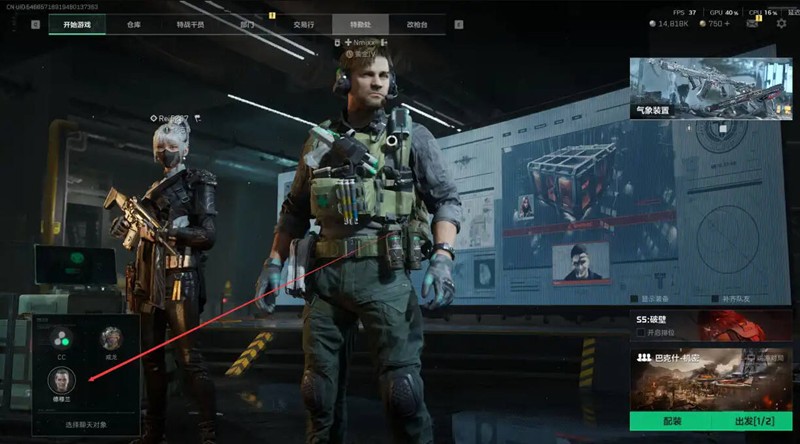800x444 pixels.
Task: Open the 改枪台 tab
Action: coord(414,23)
